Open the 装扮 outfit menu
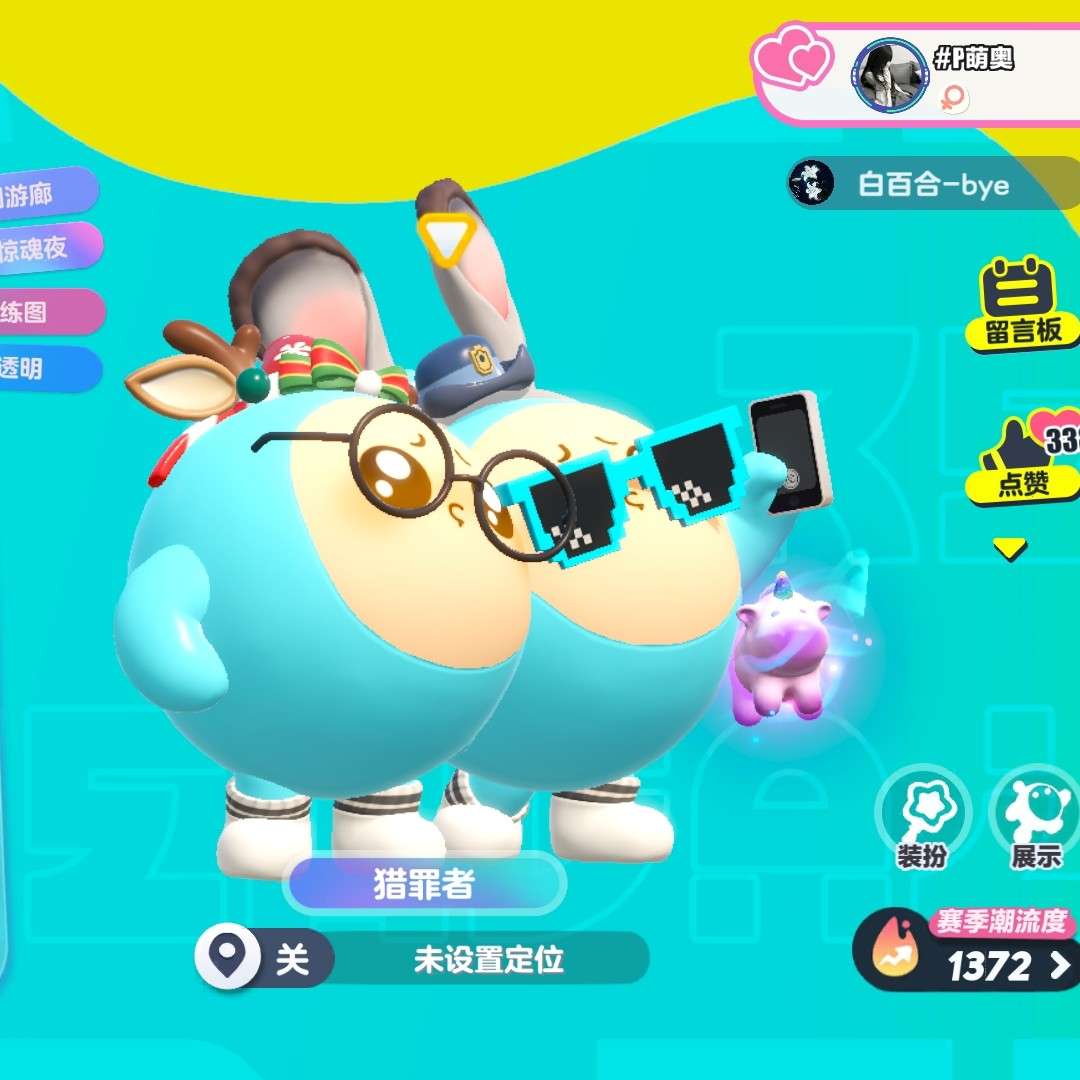 coord(921,822)
